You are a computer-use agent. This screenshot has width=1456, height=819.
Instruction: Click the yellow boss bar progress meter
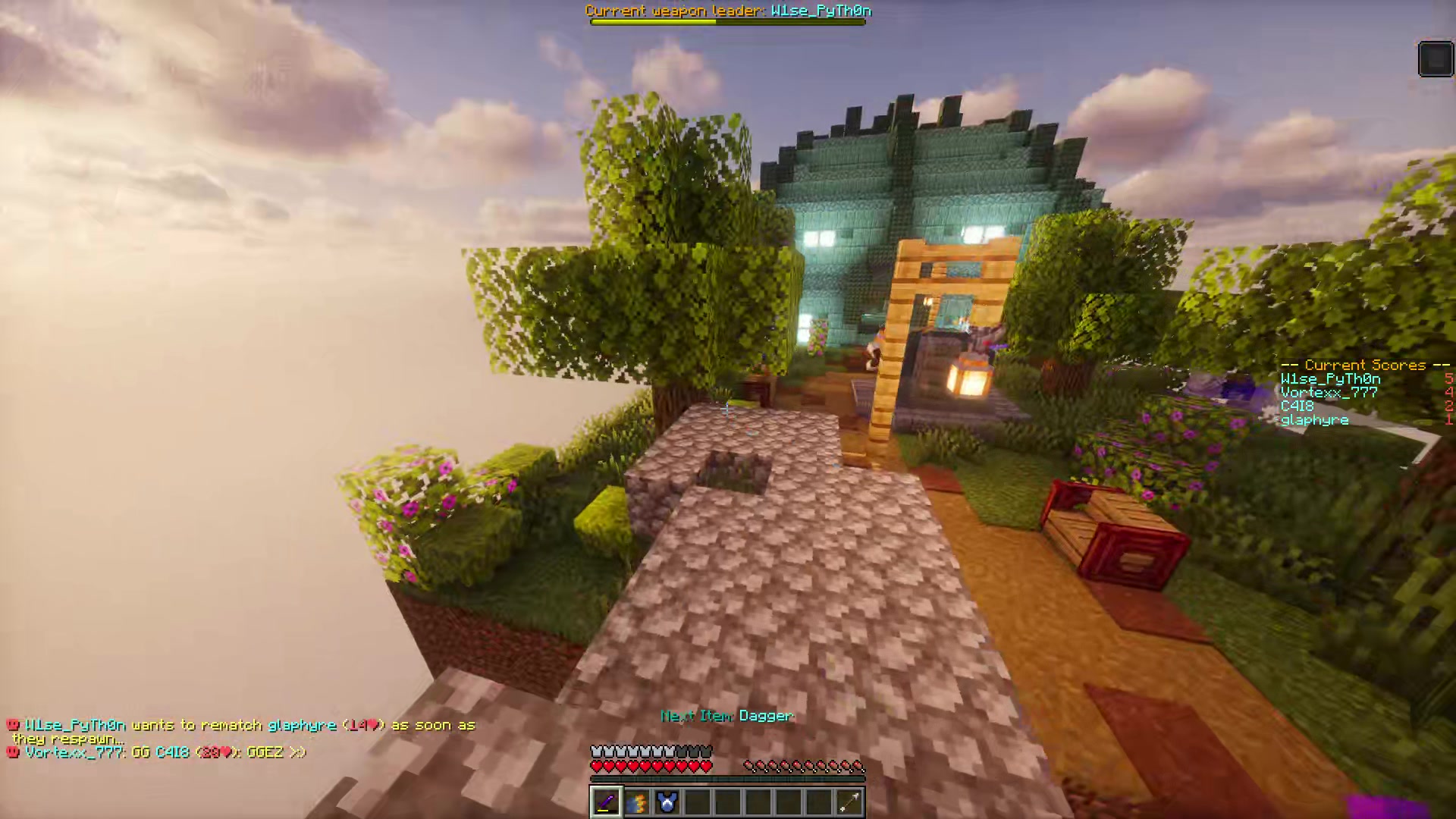[x=652, y=21]
